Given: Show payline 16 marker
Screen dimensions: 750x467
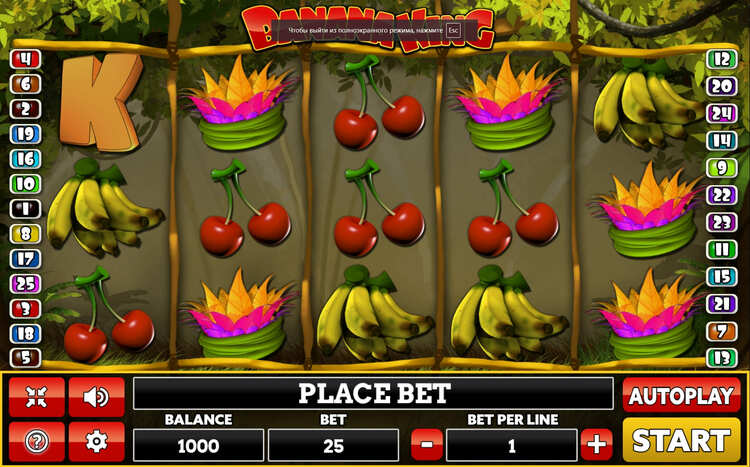Looking at the screenshot, I should point(24,159).
